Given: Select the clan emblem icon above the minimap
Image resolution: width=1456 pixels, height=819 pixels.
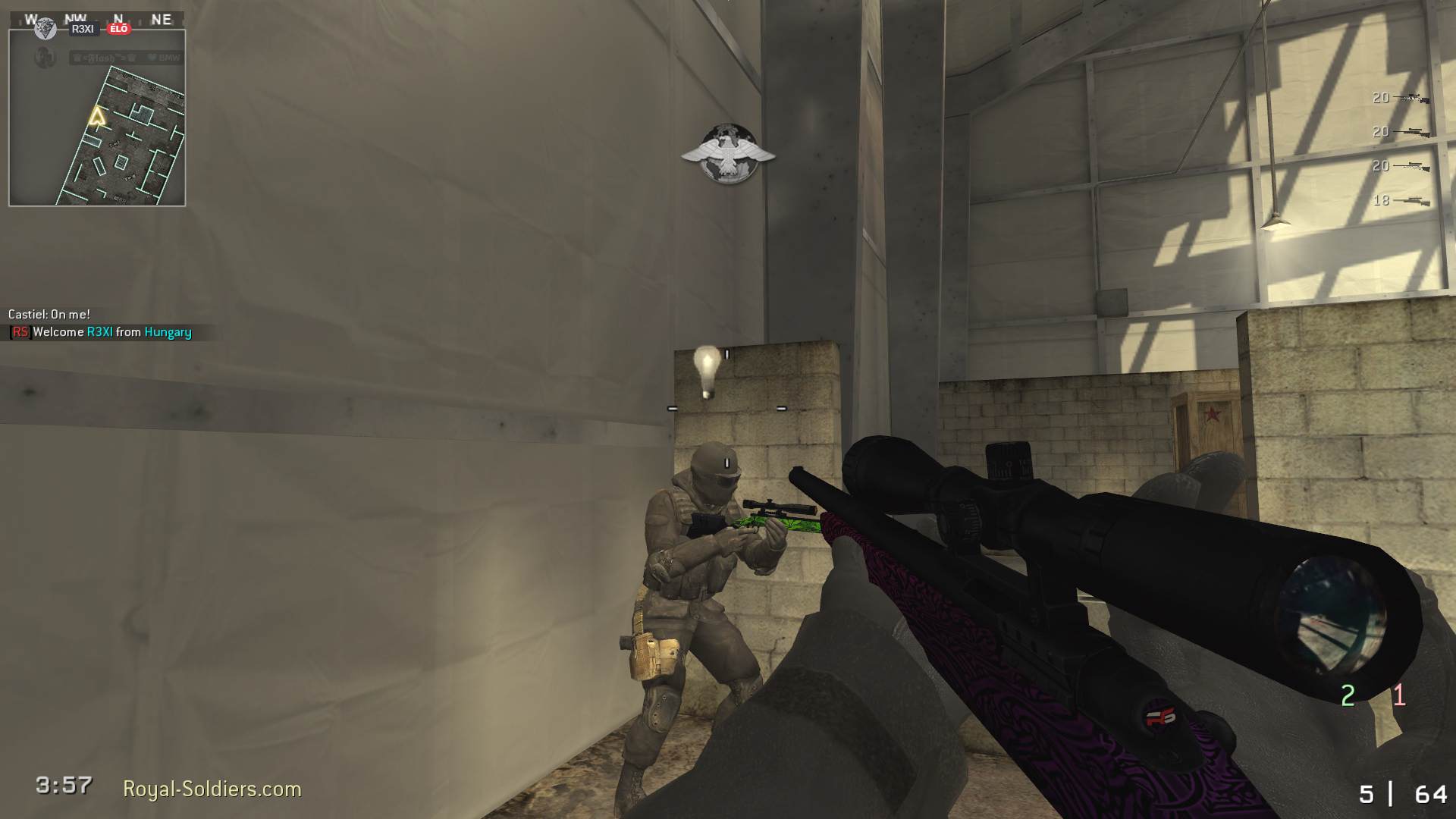Looking at the screenshot, I should click(x=45, y=30).
